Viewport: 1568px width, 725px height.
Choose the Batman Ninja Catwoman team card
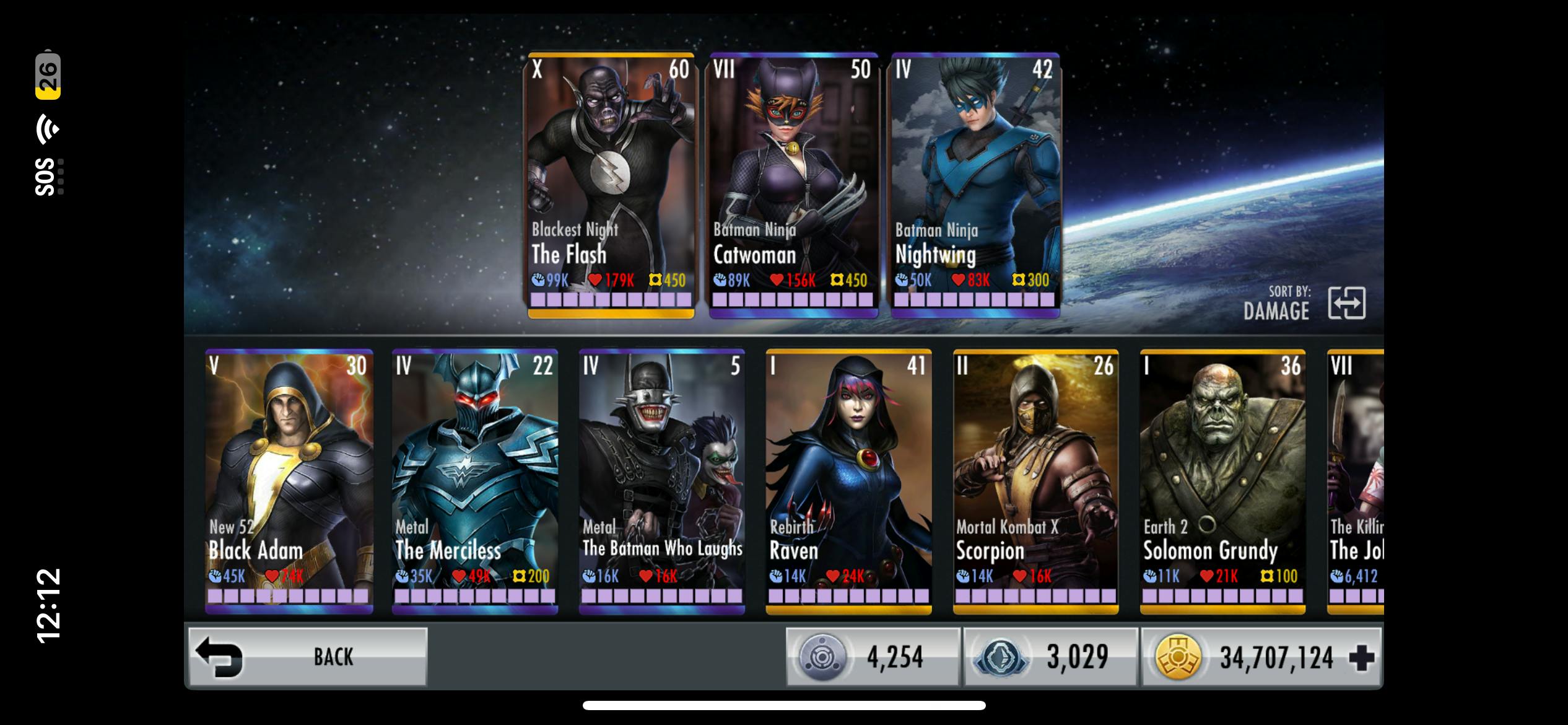tap(793, 185)
